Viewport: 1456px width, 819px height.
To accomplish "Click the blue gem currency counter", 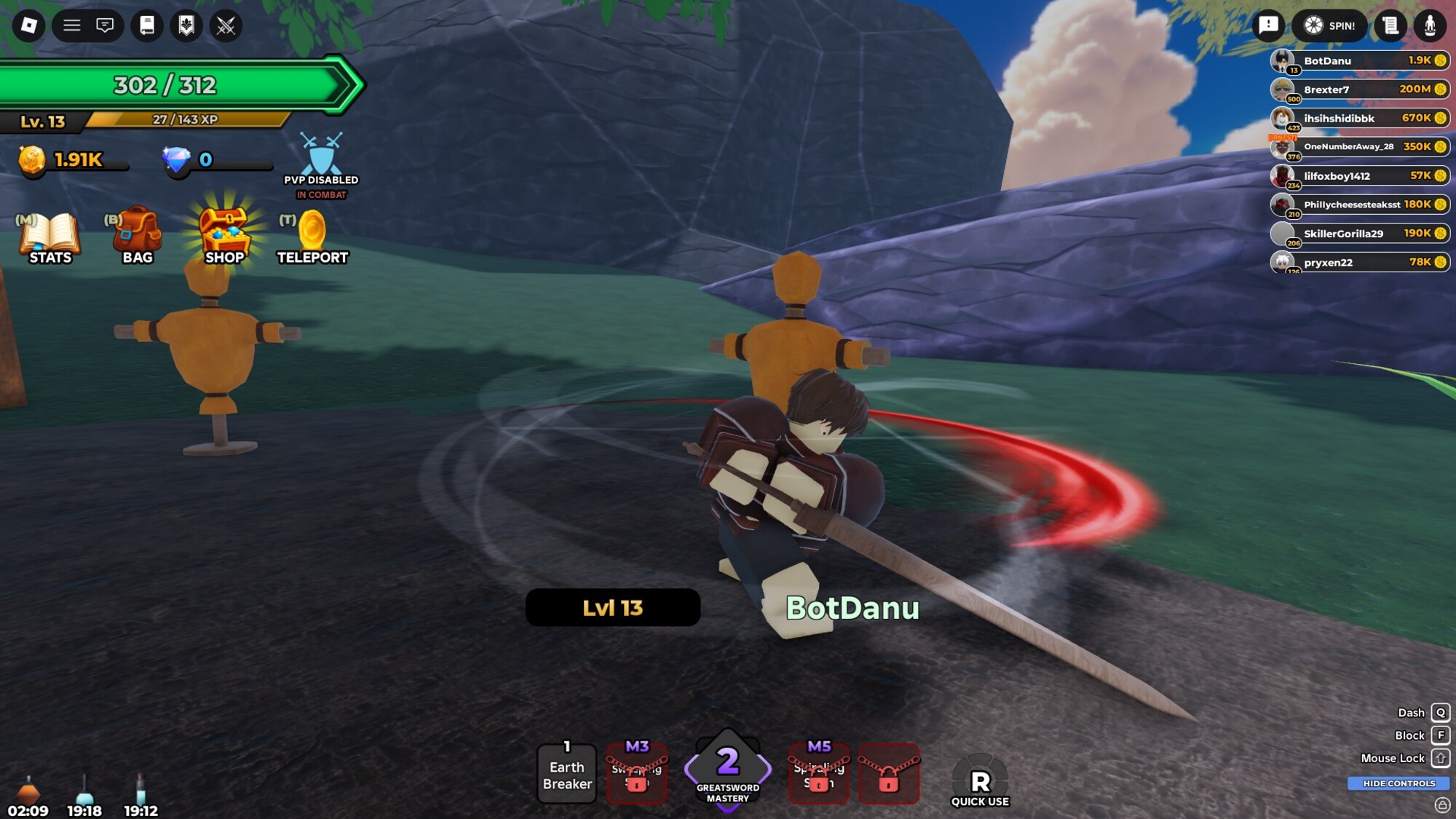I will (206, 160).
